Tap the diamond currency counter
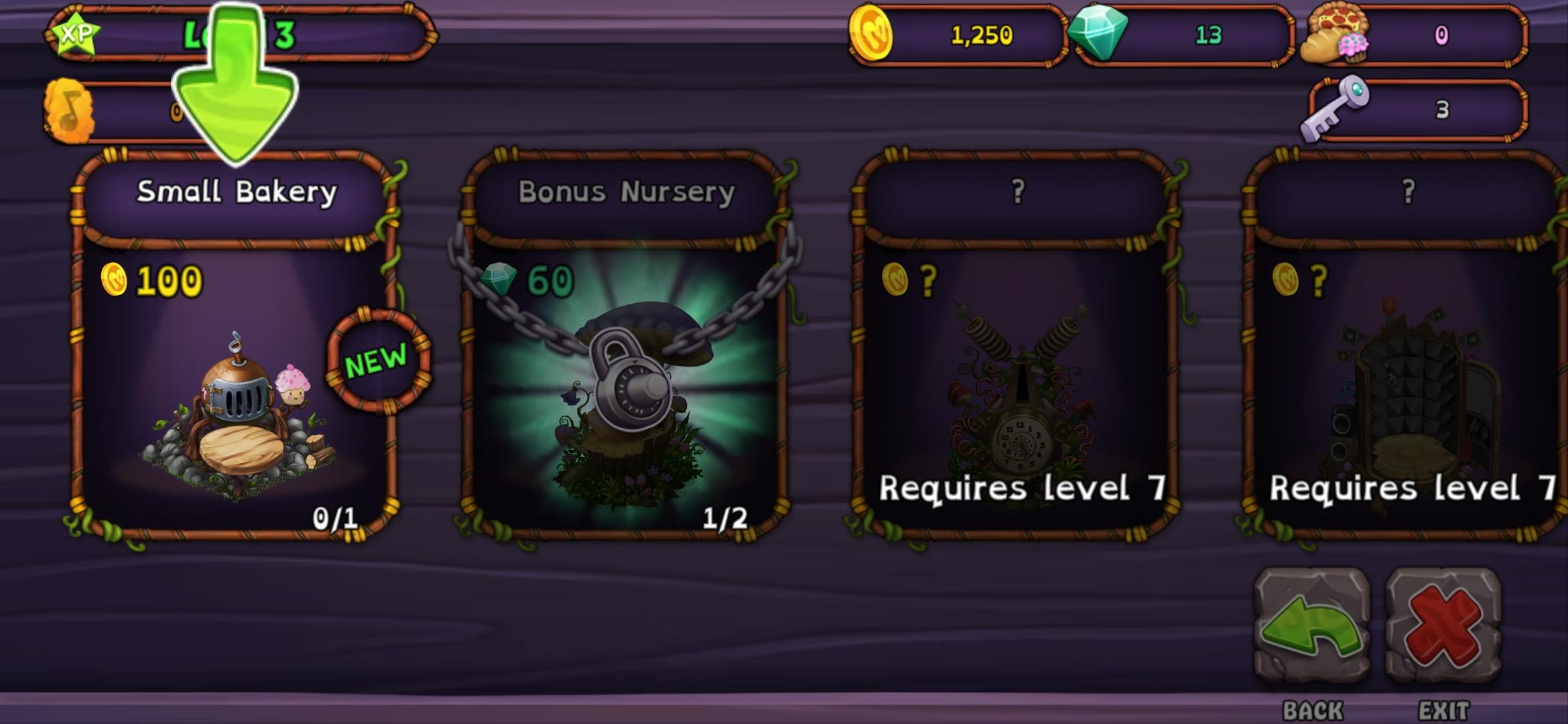This screenshot has width=1568, height=724. pyautogui.click(x=1183, y=35)
